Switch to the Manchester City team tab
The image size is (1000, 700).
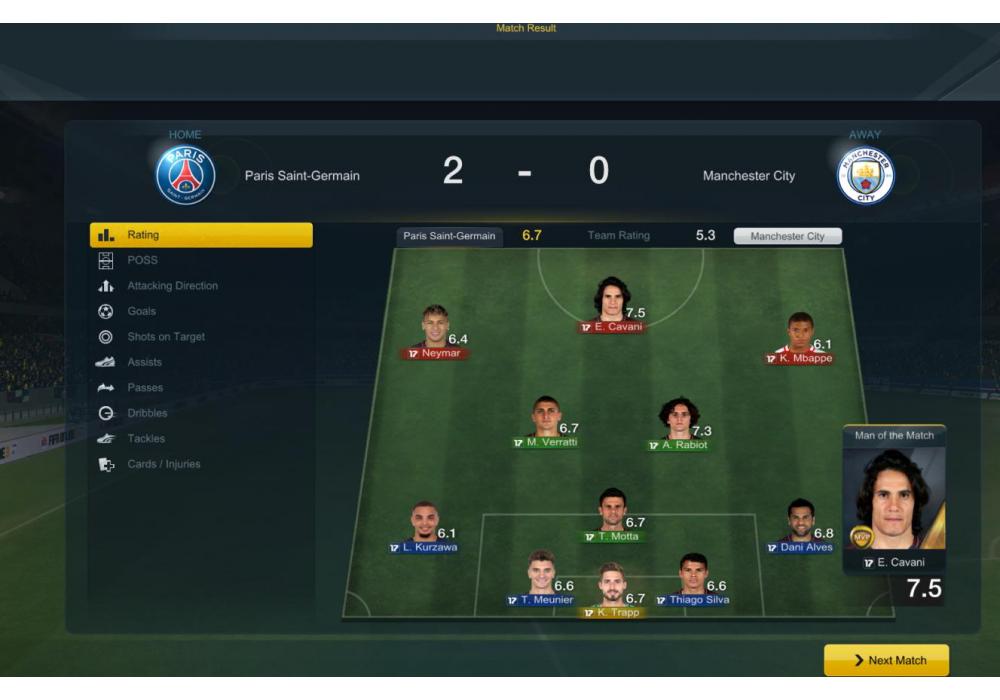[787, 236]
